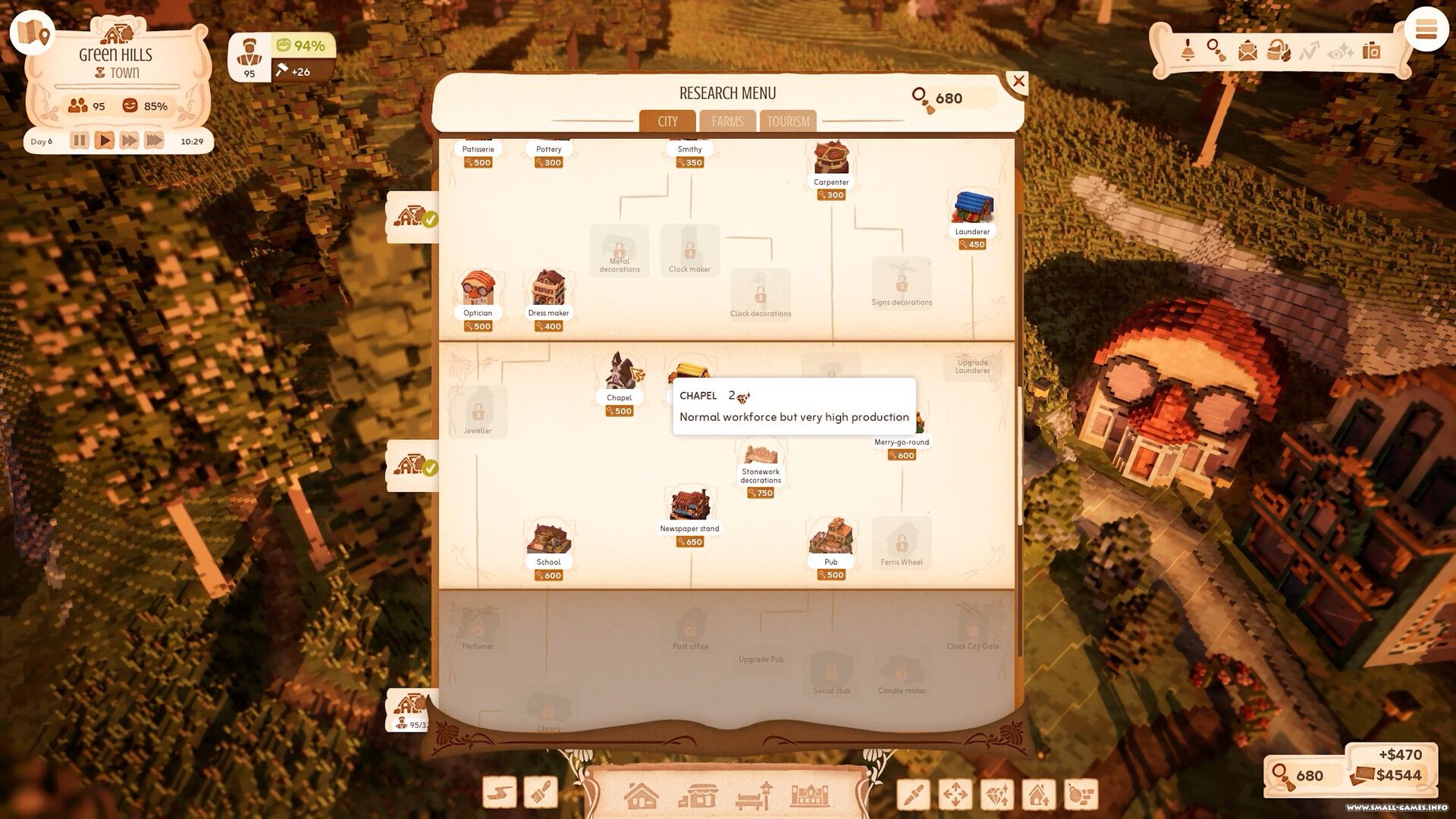The height and width of the screenshot is (819, 1456).
Task: Pause the game time
Action: (x=80, y=141)
